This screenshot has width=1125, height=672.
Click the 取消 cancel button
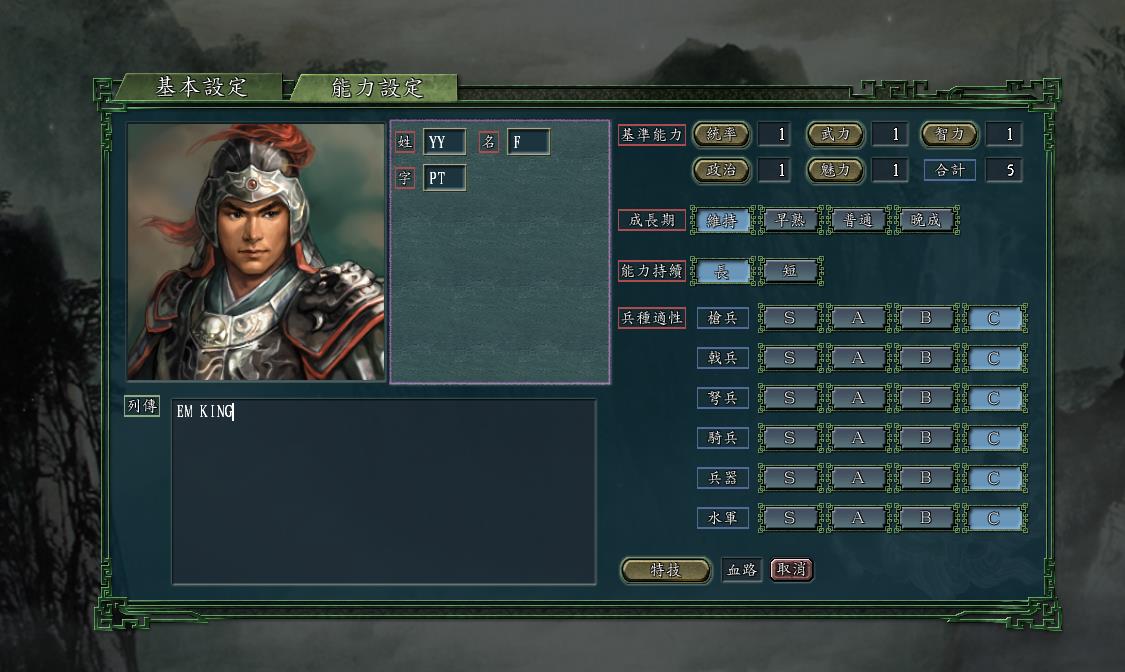791,569
